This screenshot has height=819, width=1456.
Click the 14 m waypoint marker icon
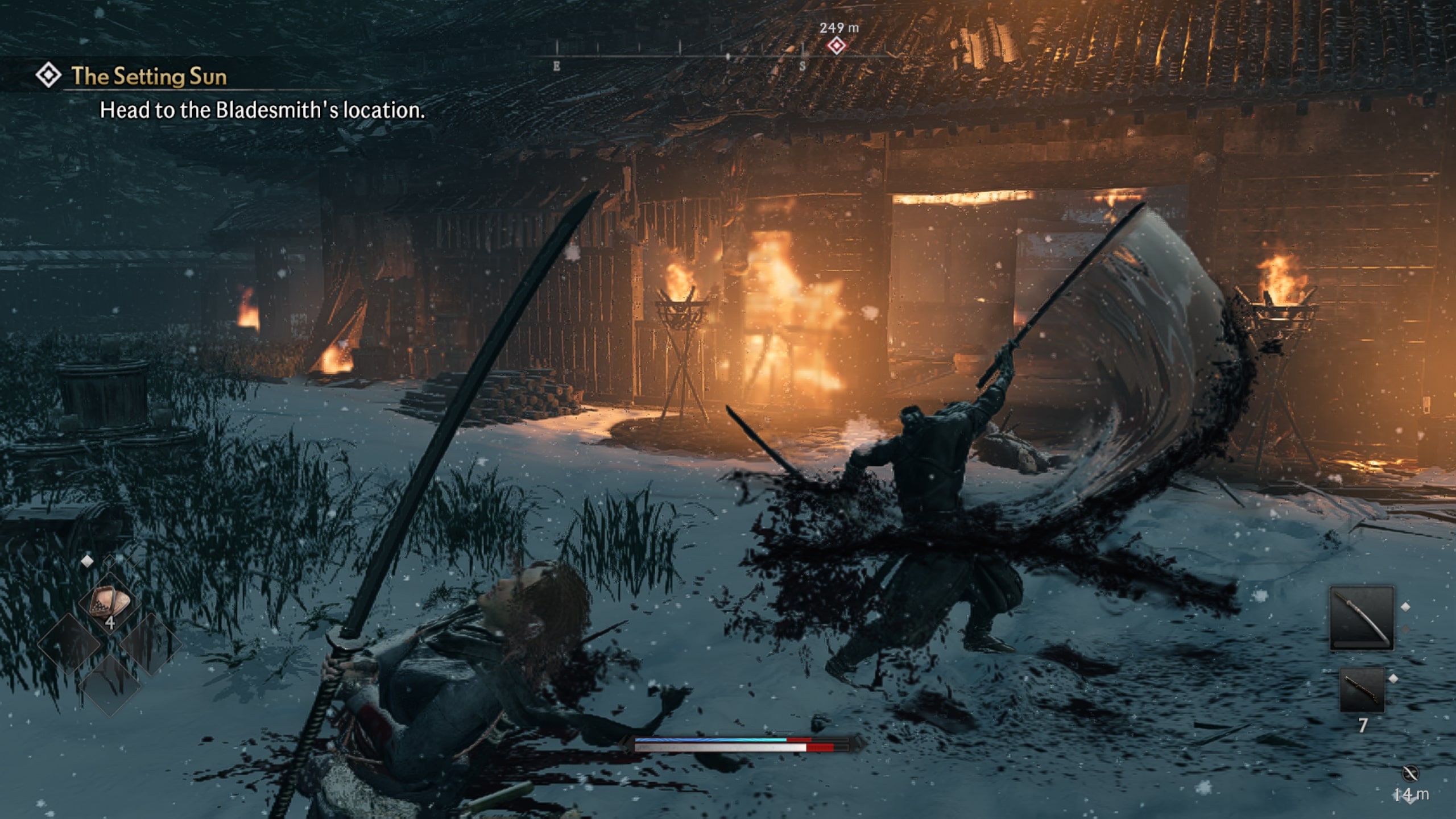coord(1410,774)
